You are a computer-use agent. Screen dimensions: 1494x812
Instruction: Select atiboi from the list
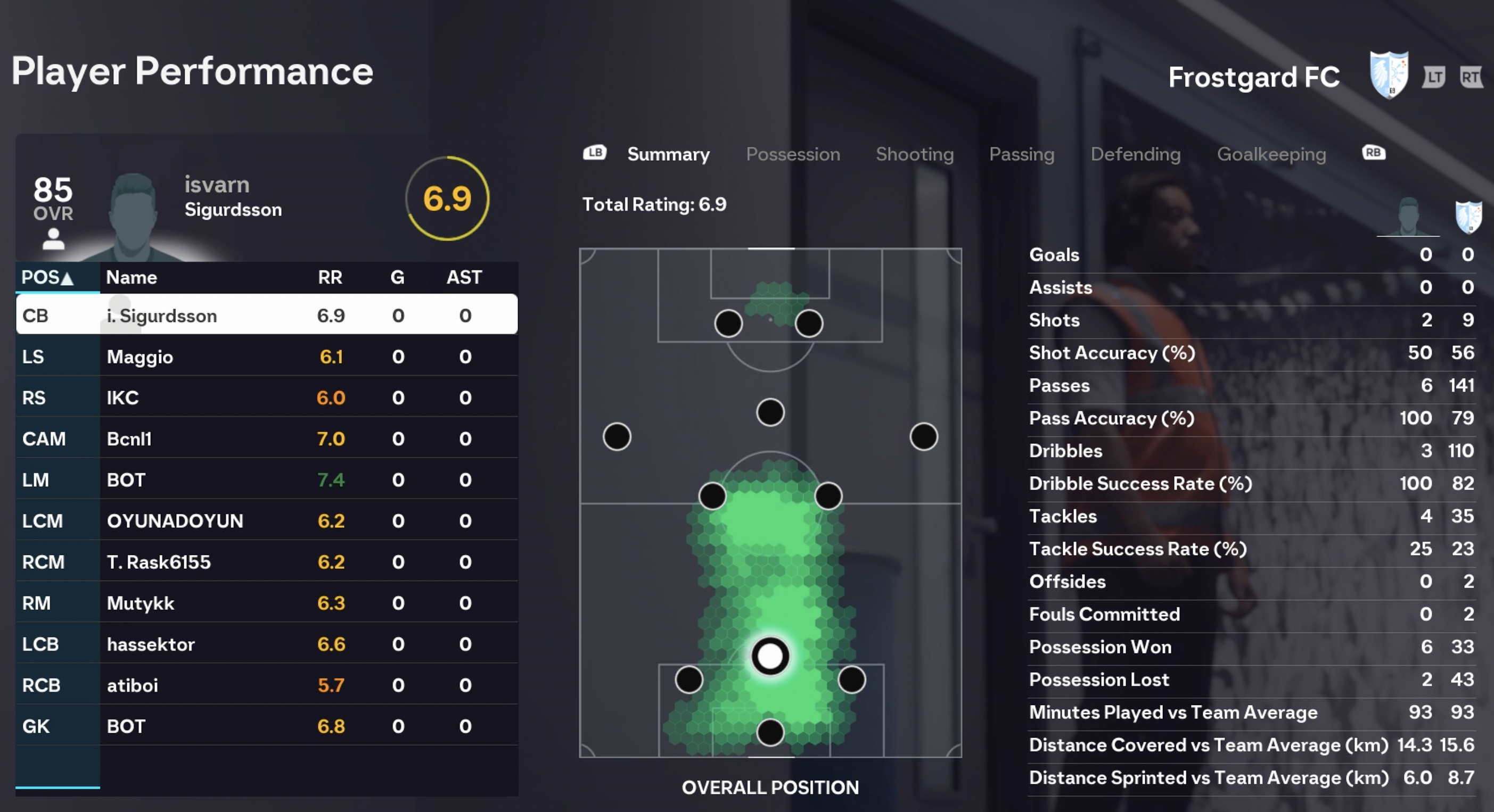[267, 686]
